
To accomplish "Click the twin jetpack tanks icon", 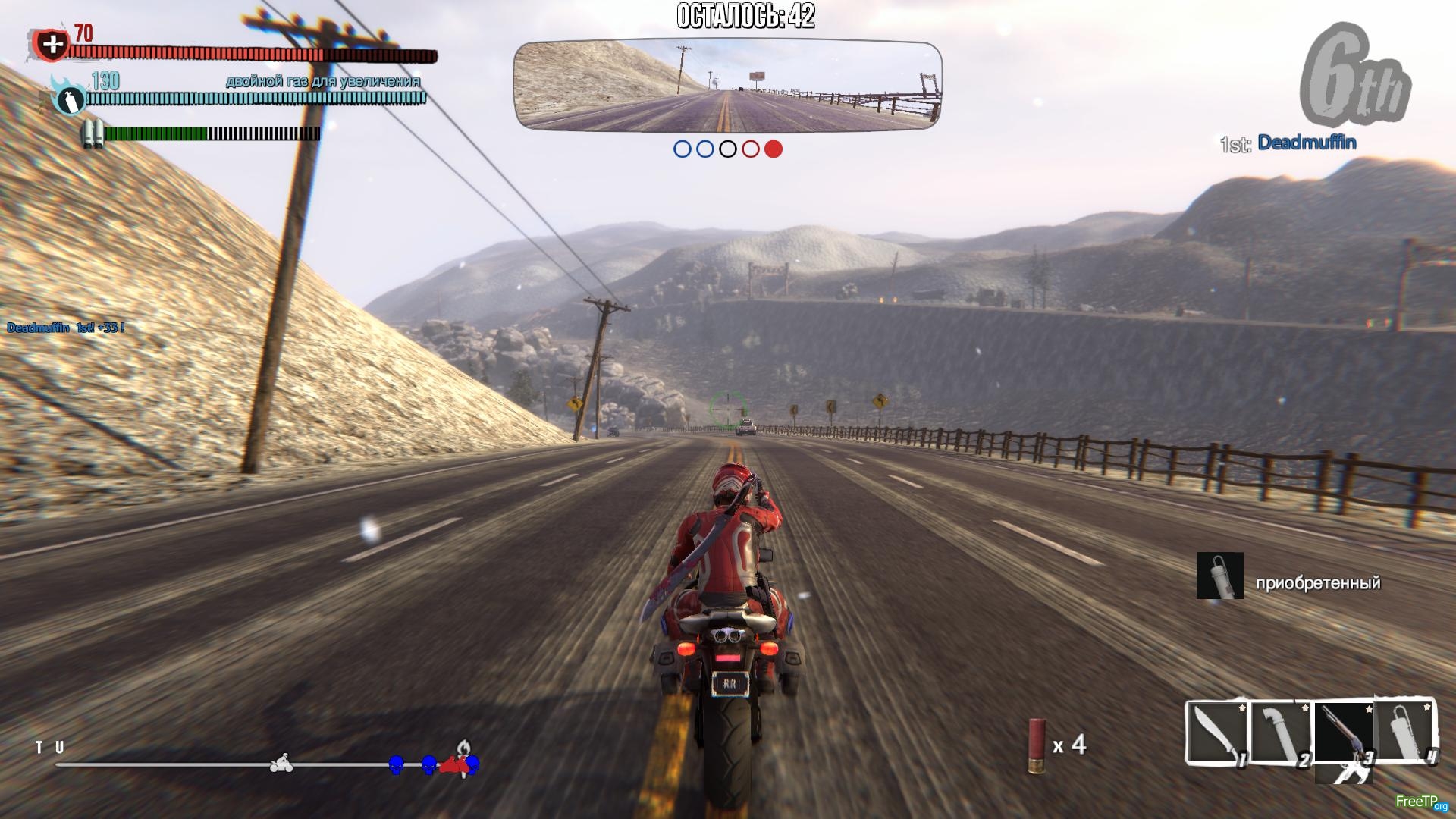I will pos(93,134).
